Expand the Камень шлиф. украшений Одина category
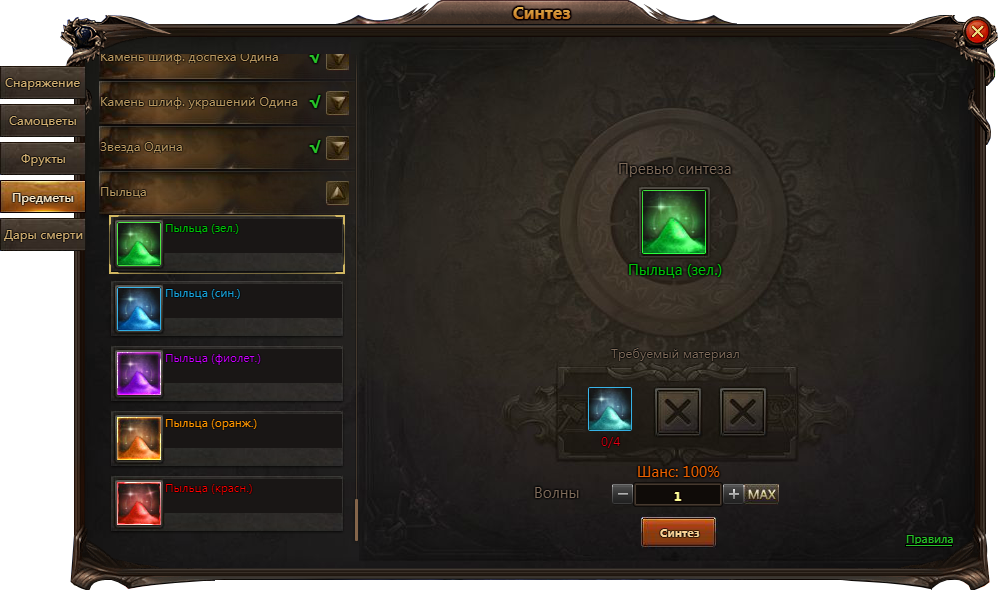 pyautogui.click(x=338, y=102)
